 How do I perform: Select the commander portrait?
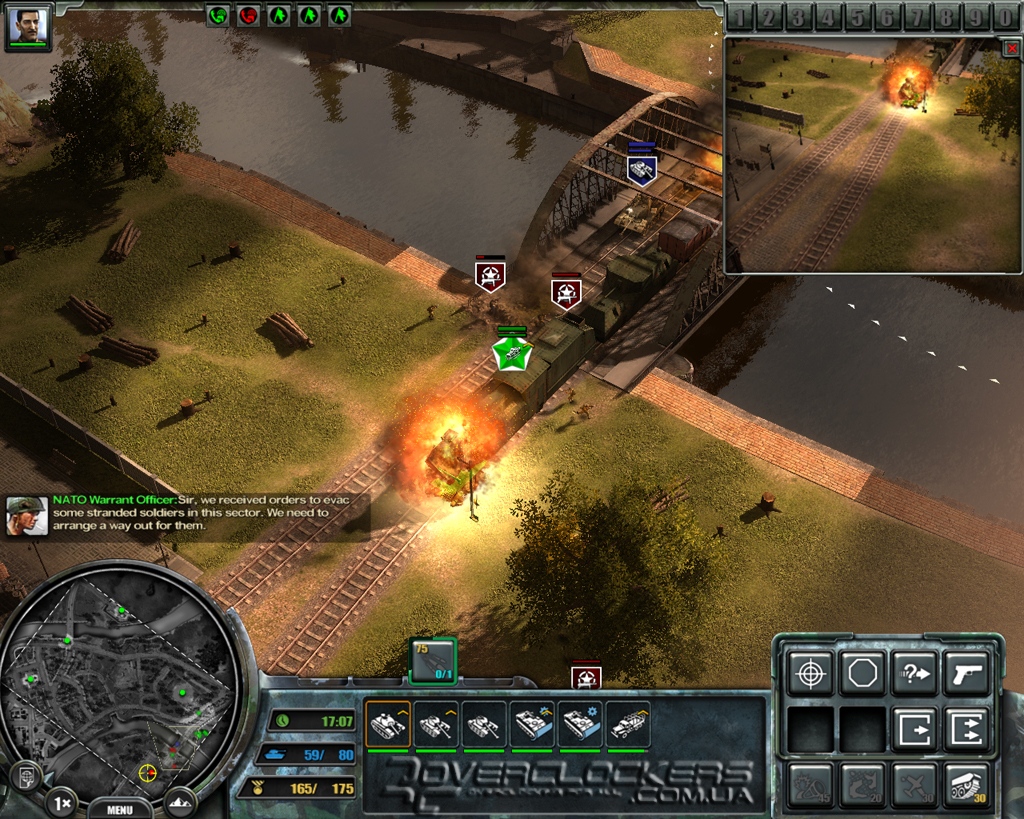tap(28, 25)
